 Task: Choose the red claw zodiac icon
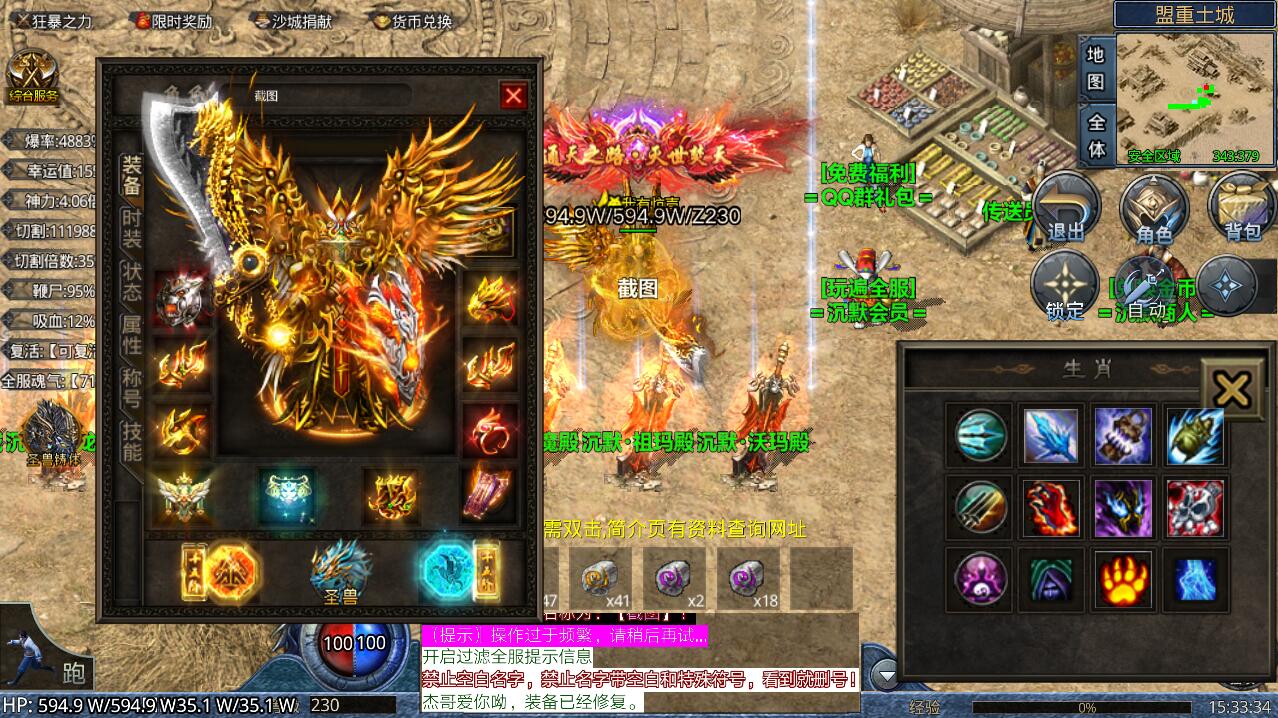[x=1051, y=508]
